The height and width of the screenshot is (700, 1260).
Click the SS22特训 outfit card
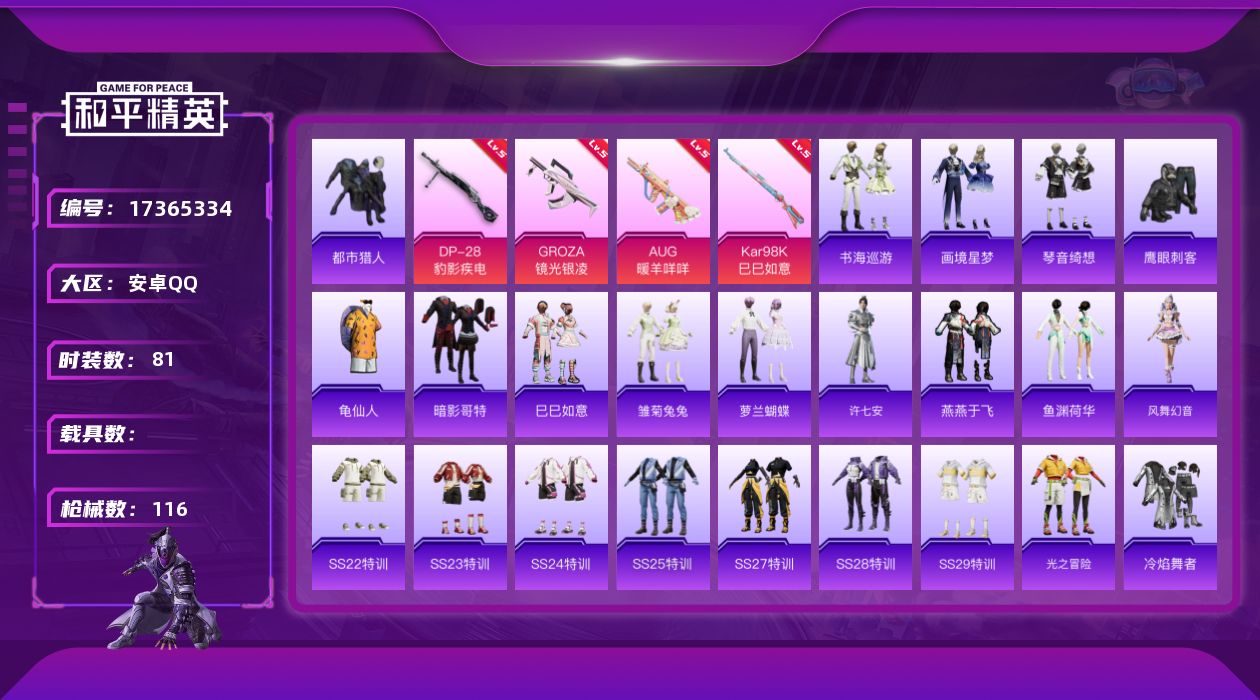point(358,516)
